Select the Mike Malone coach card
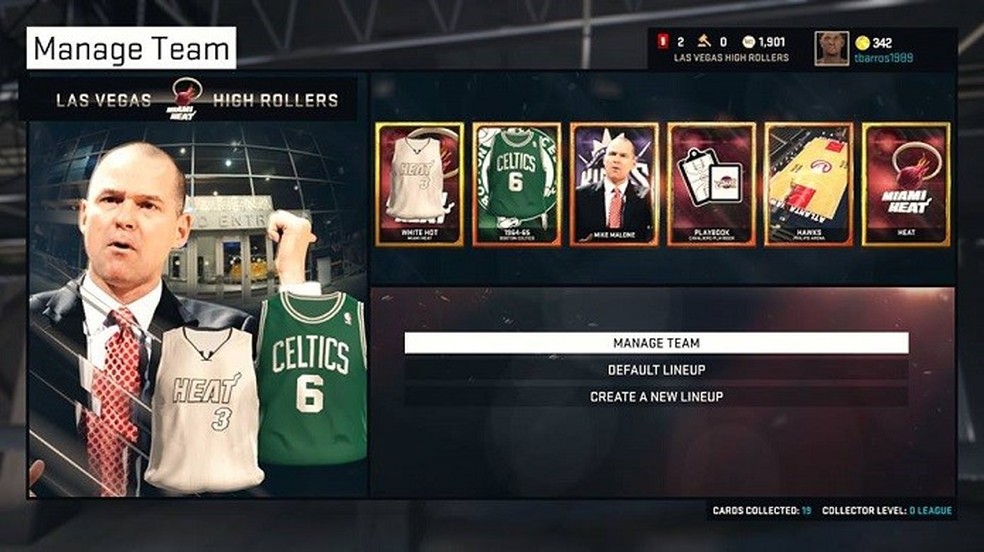984x552 pixels. pyautogui.click(x=614, y=184)
